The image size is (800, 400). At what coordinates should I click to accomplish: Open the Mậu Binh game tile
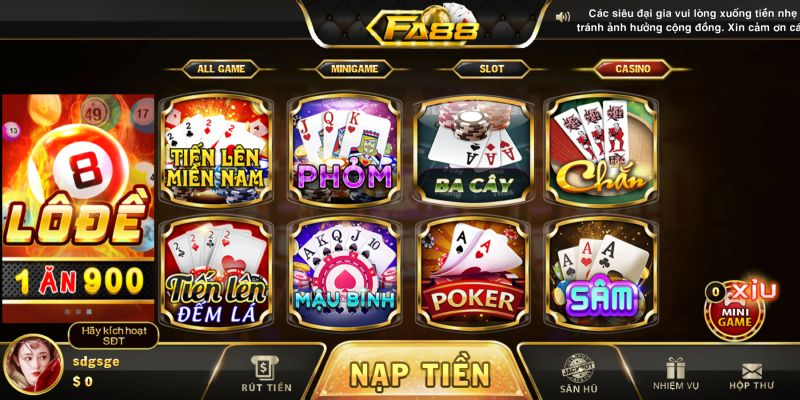(345, 272)
